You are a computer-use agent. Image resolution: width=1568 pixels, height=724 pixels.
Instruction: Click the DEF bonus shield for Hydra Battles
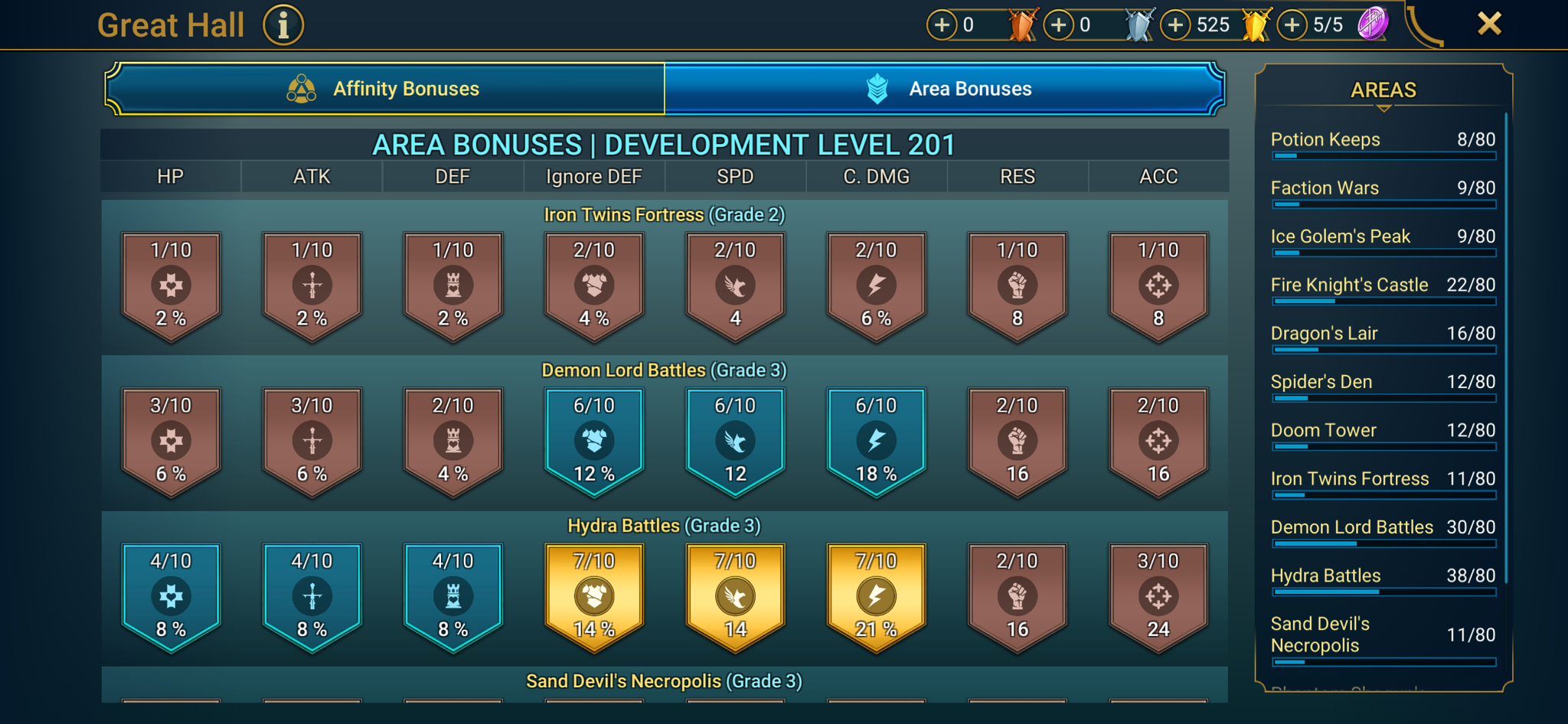pos(452,598)
